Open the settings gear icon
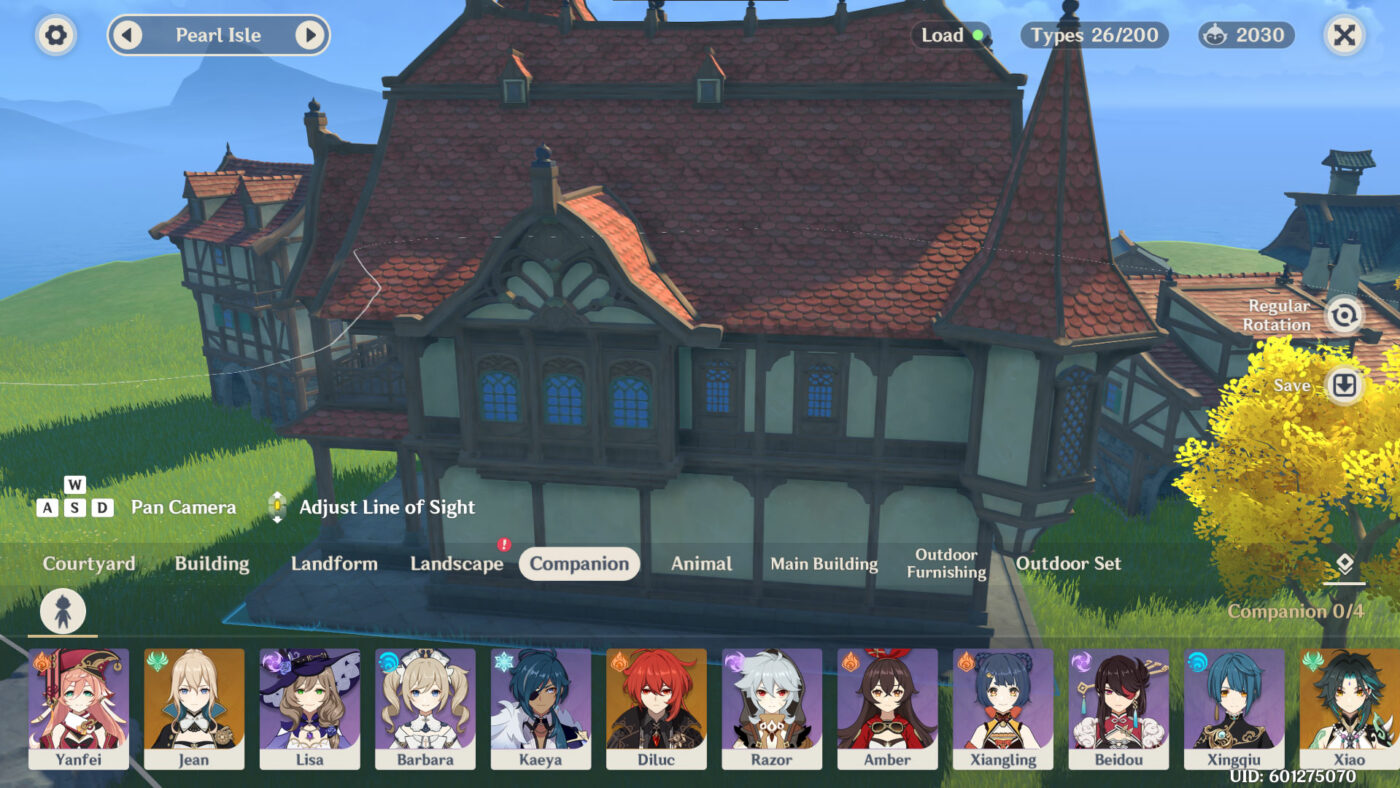 pos(55,35)
